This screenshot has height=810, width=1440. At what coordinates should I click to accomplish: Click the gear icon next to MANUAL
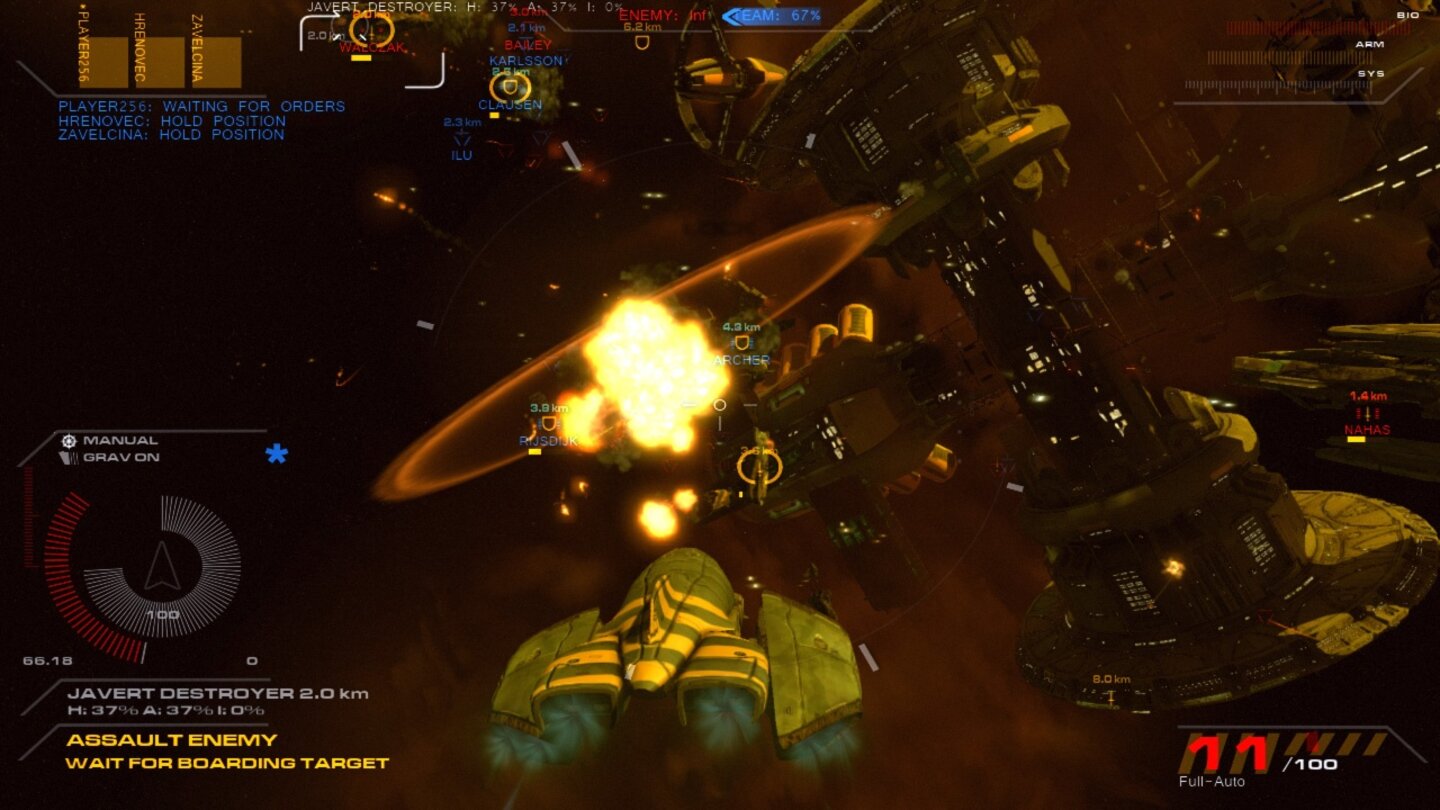tap(69, 440)
